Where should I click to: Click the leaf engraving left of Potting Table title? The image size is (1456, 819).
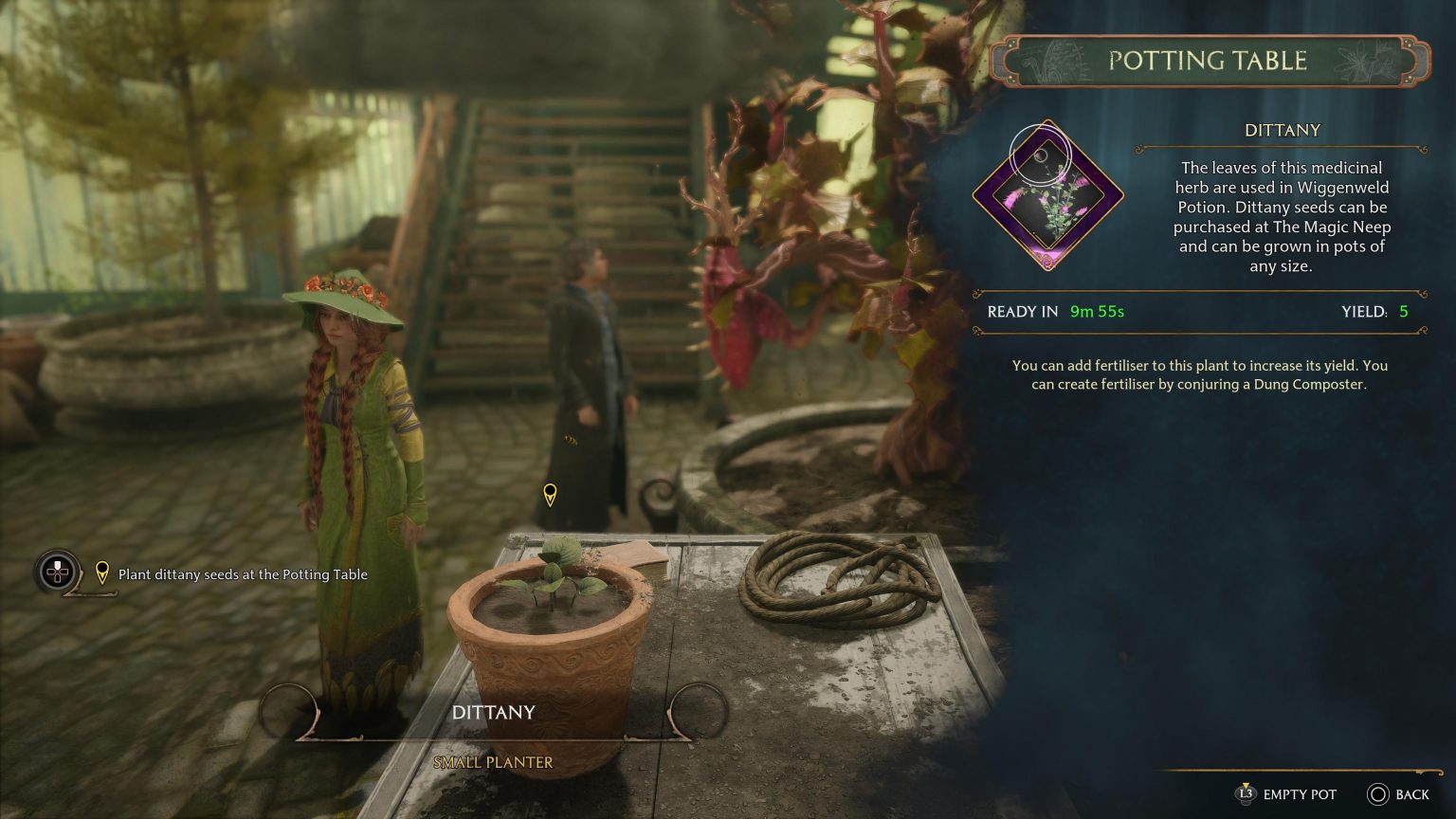coord(1057,60)
